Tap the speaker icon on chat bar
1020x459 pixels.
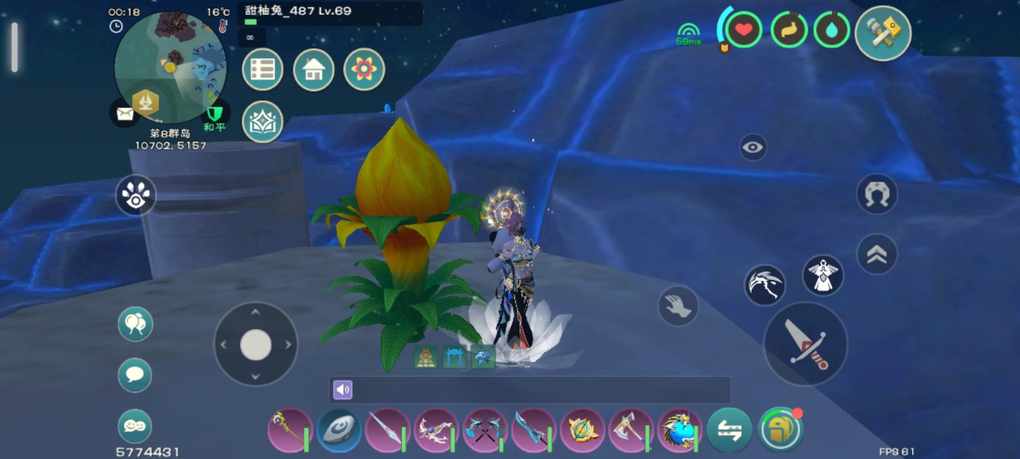point(343,390)
